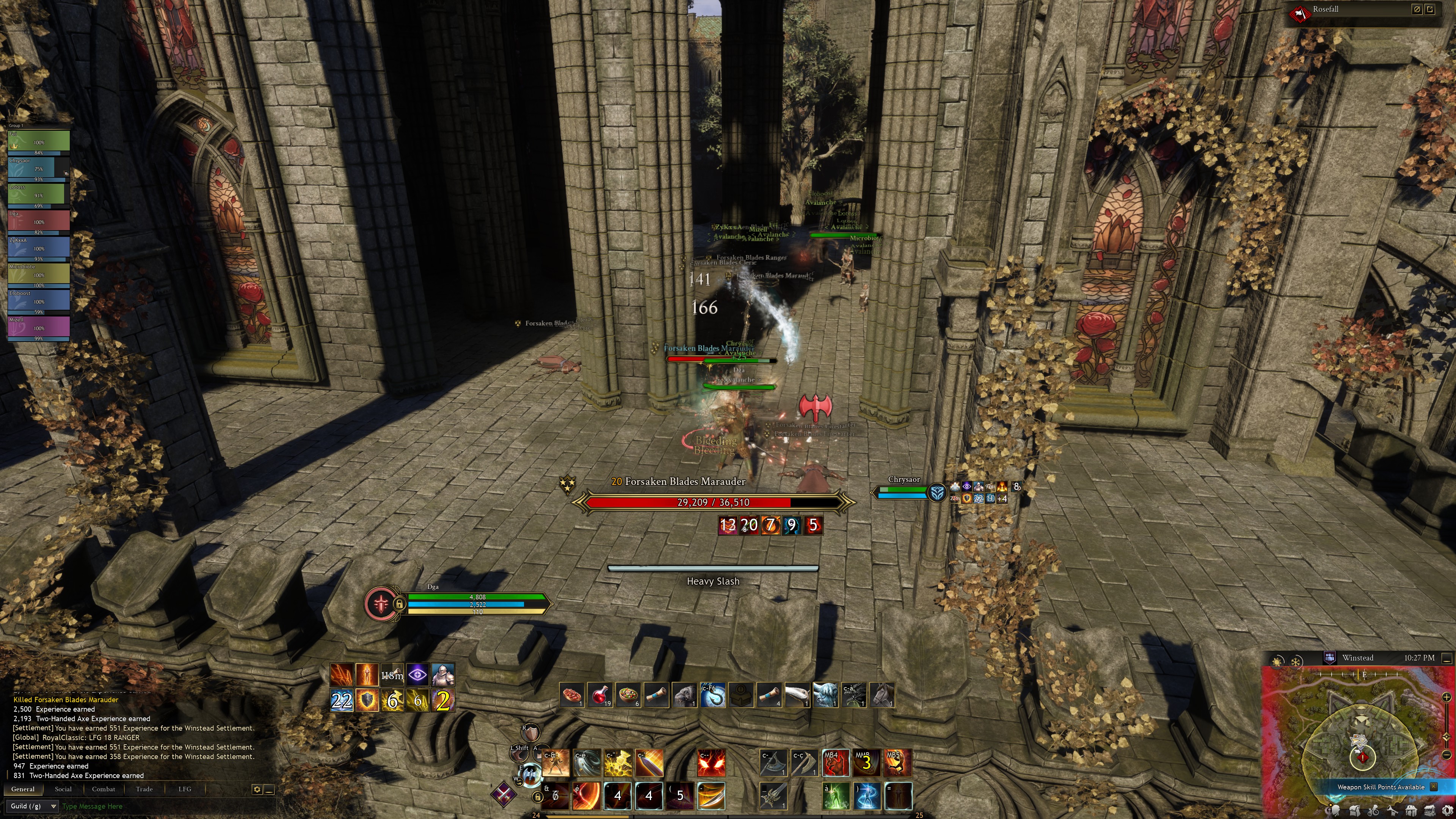Trigger the golden hammer ground-smash skill
Image resolution: width=1456 pixels, height=819 pixels.
coord(618,763)
